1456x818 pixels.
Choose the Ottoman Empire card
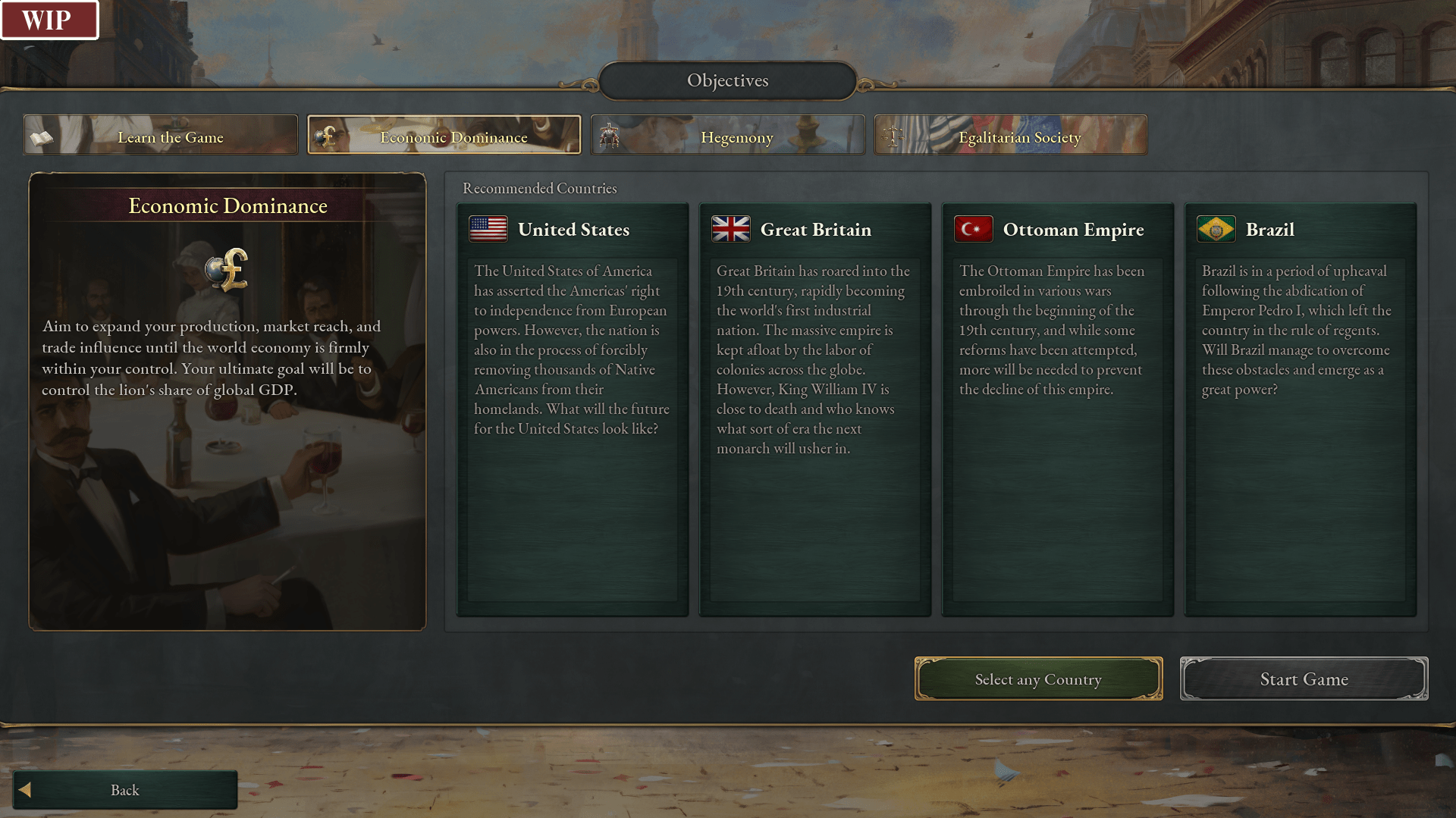tap(1058, 409)
